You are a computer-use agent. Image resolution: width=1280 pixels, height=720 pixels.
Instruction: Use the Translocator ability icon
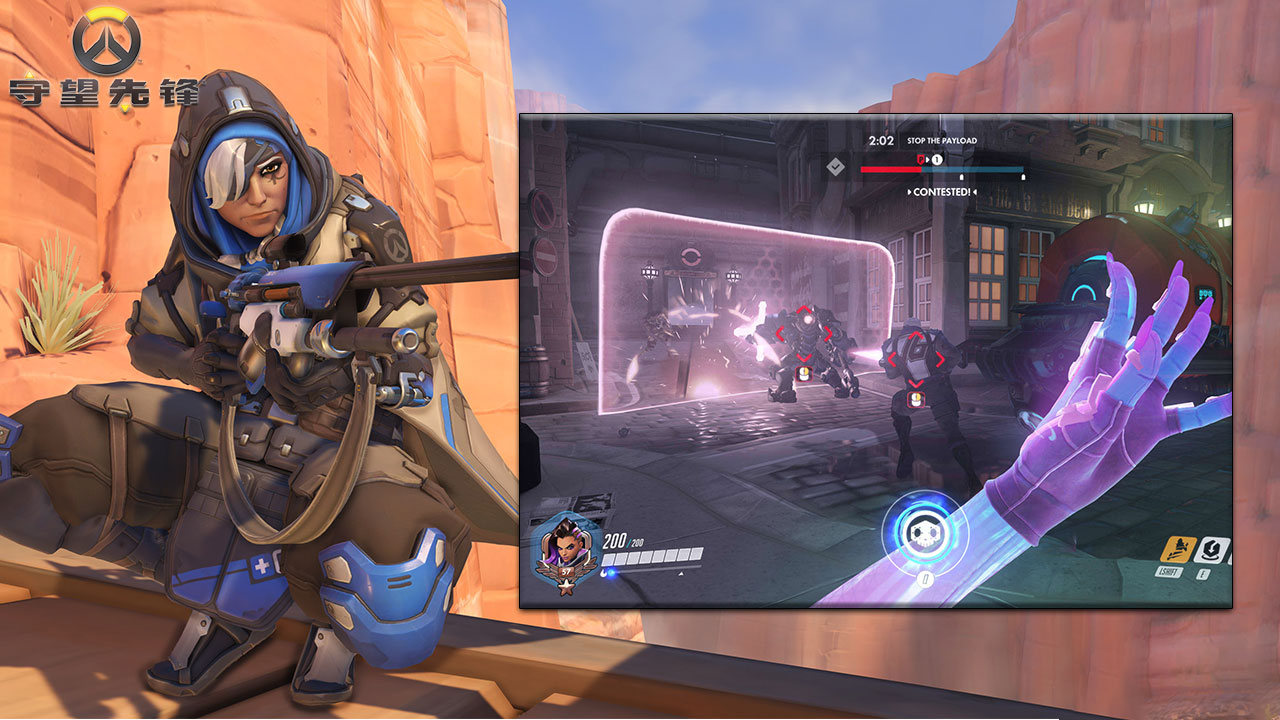coord(1214,549)
